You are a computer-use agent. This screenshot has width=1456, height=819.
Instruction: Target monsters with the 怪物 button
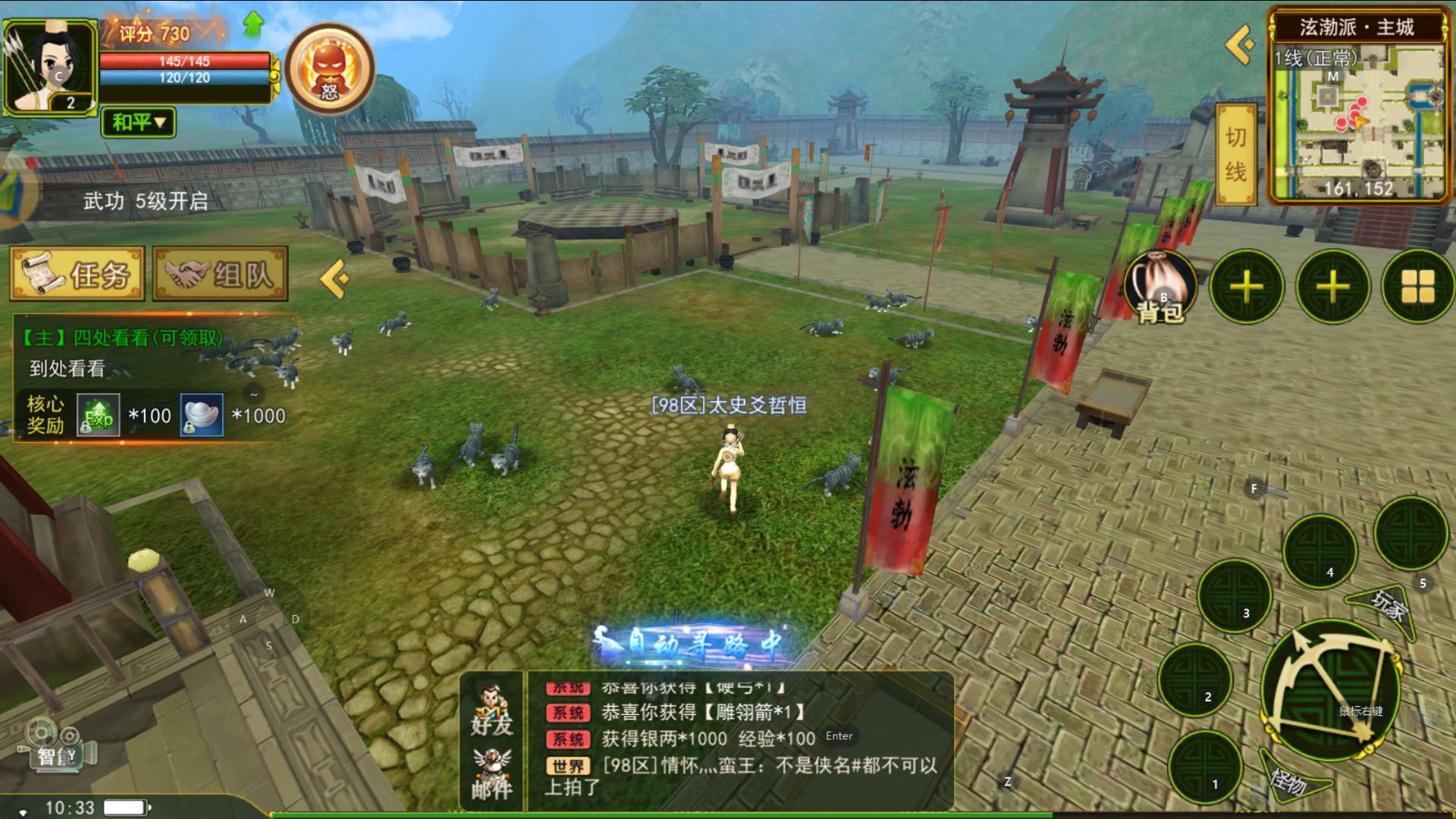click(1291, 779)
